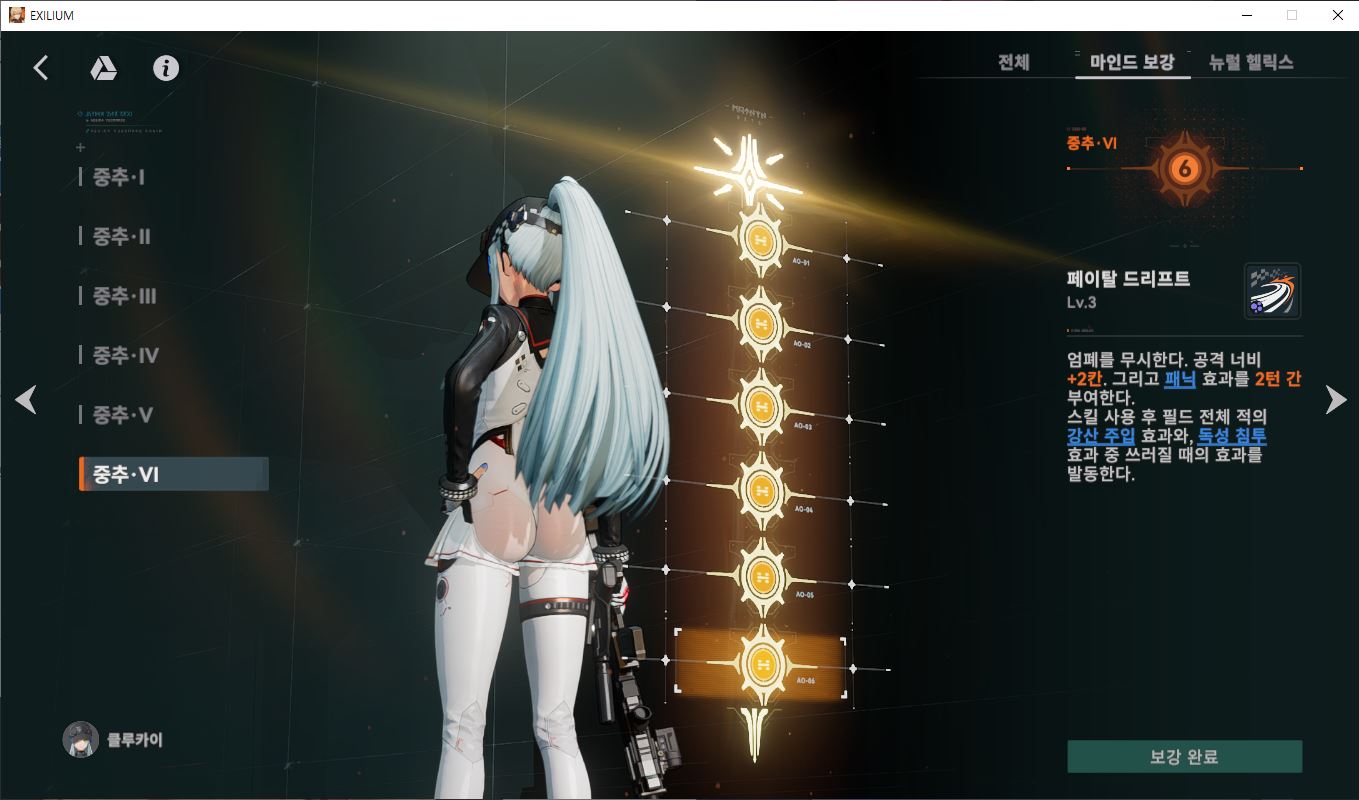The height and width of the screenshot is (800, 1359).
Task: Switch to the 전체 tab
Action: 1013,62
